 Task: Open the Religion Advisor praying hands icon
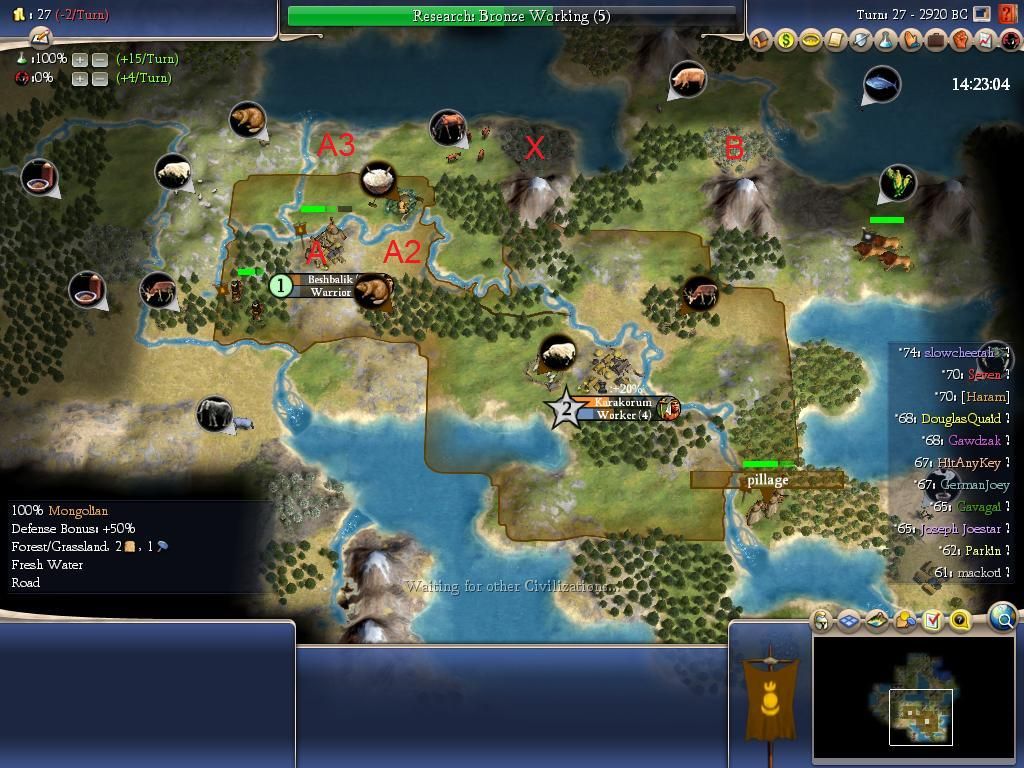point(911,40)
